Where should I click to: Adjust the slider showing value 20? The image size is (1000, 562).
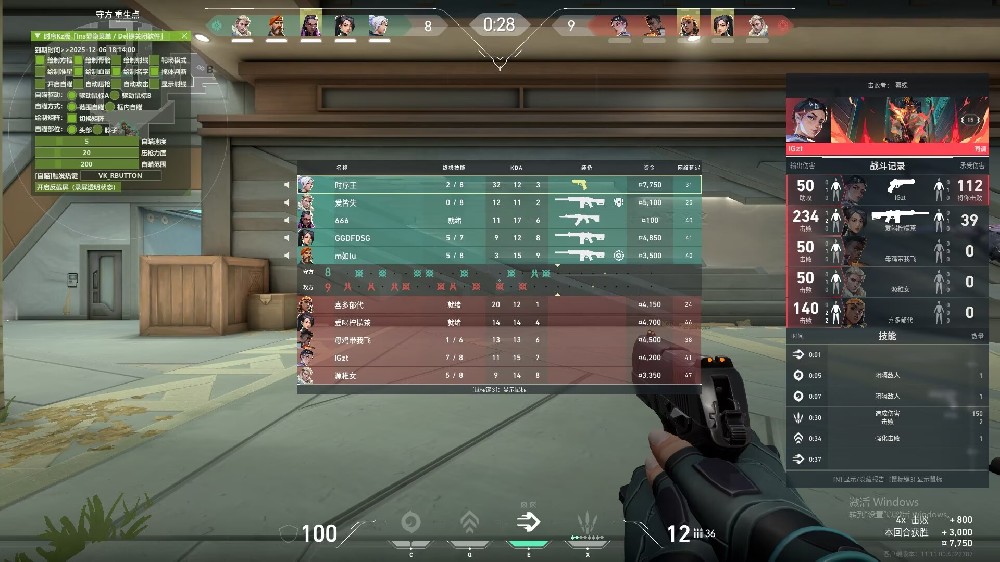87,153
